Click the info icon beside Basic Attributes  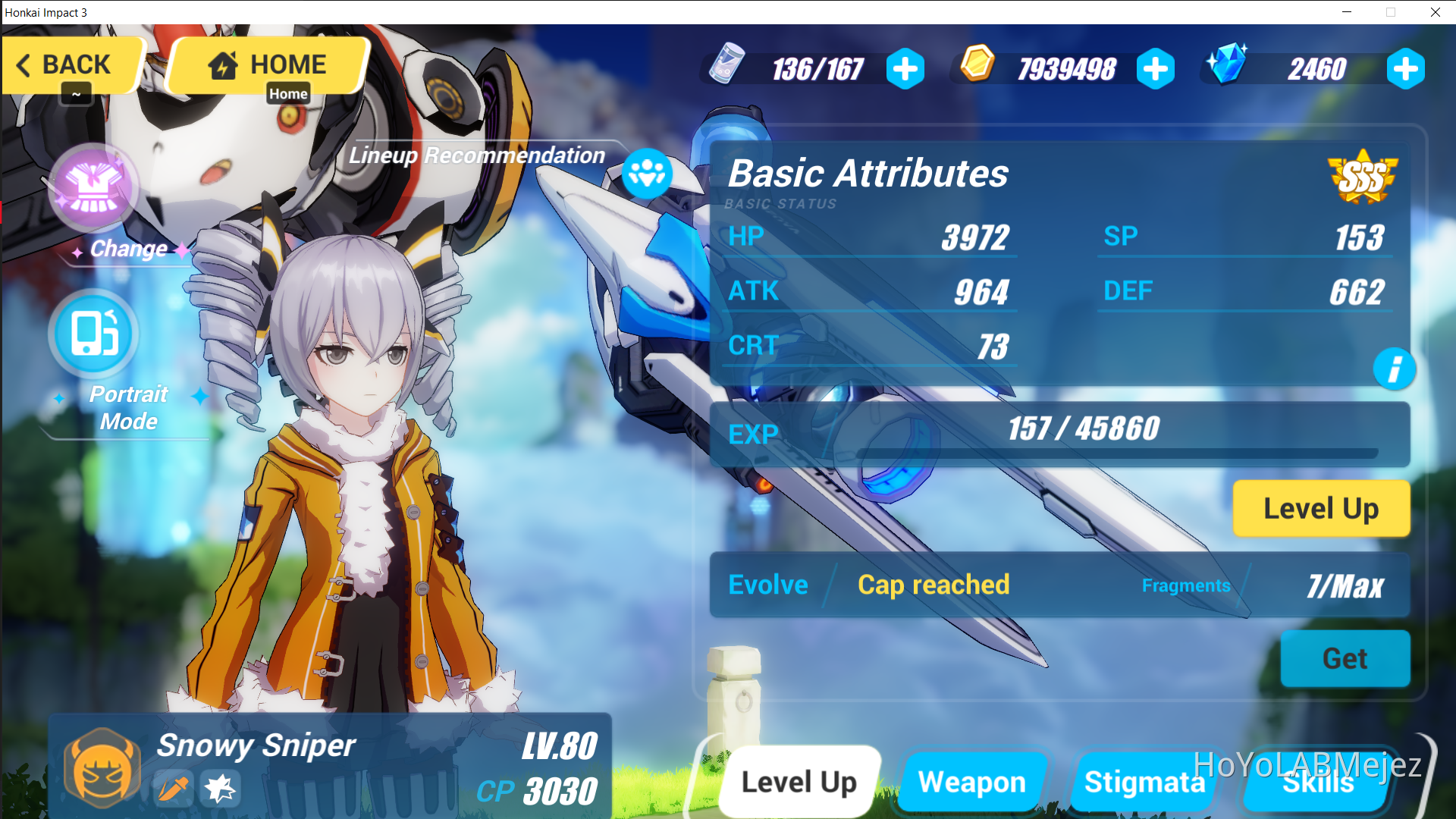coord(1395,369)
